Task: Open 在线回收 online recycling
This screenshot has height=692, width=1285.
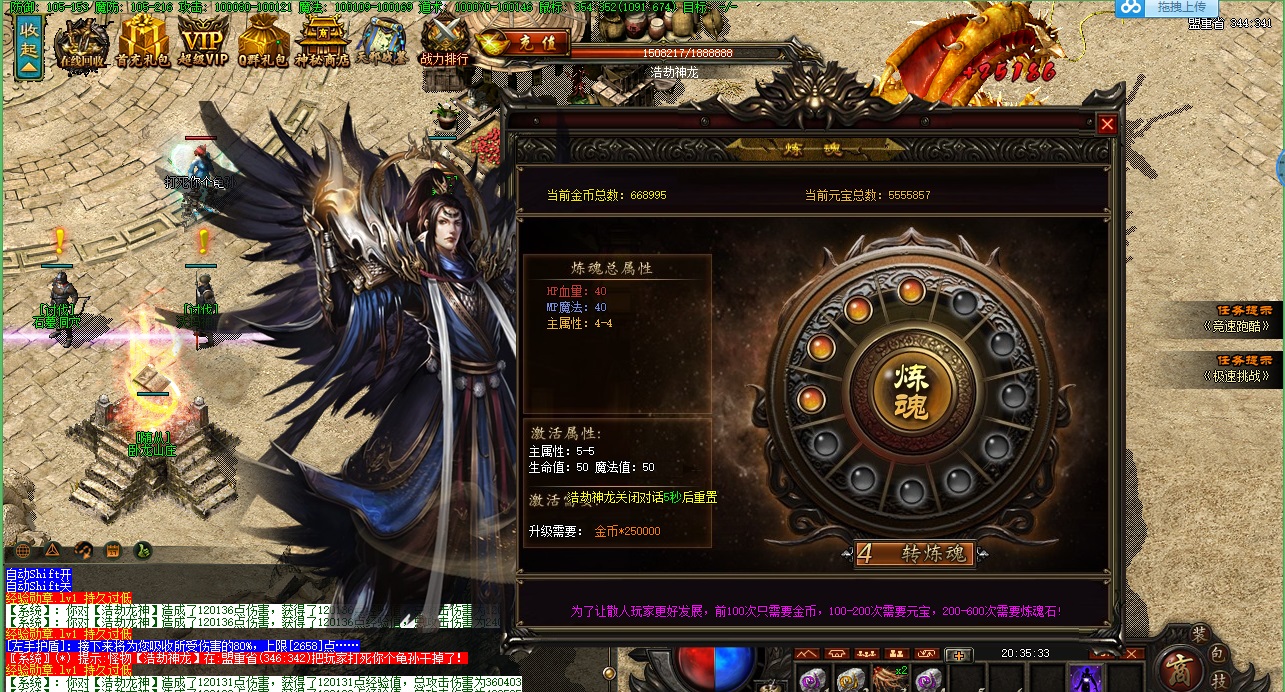Action: click(x=82, y=45)
